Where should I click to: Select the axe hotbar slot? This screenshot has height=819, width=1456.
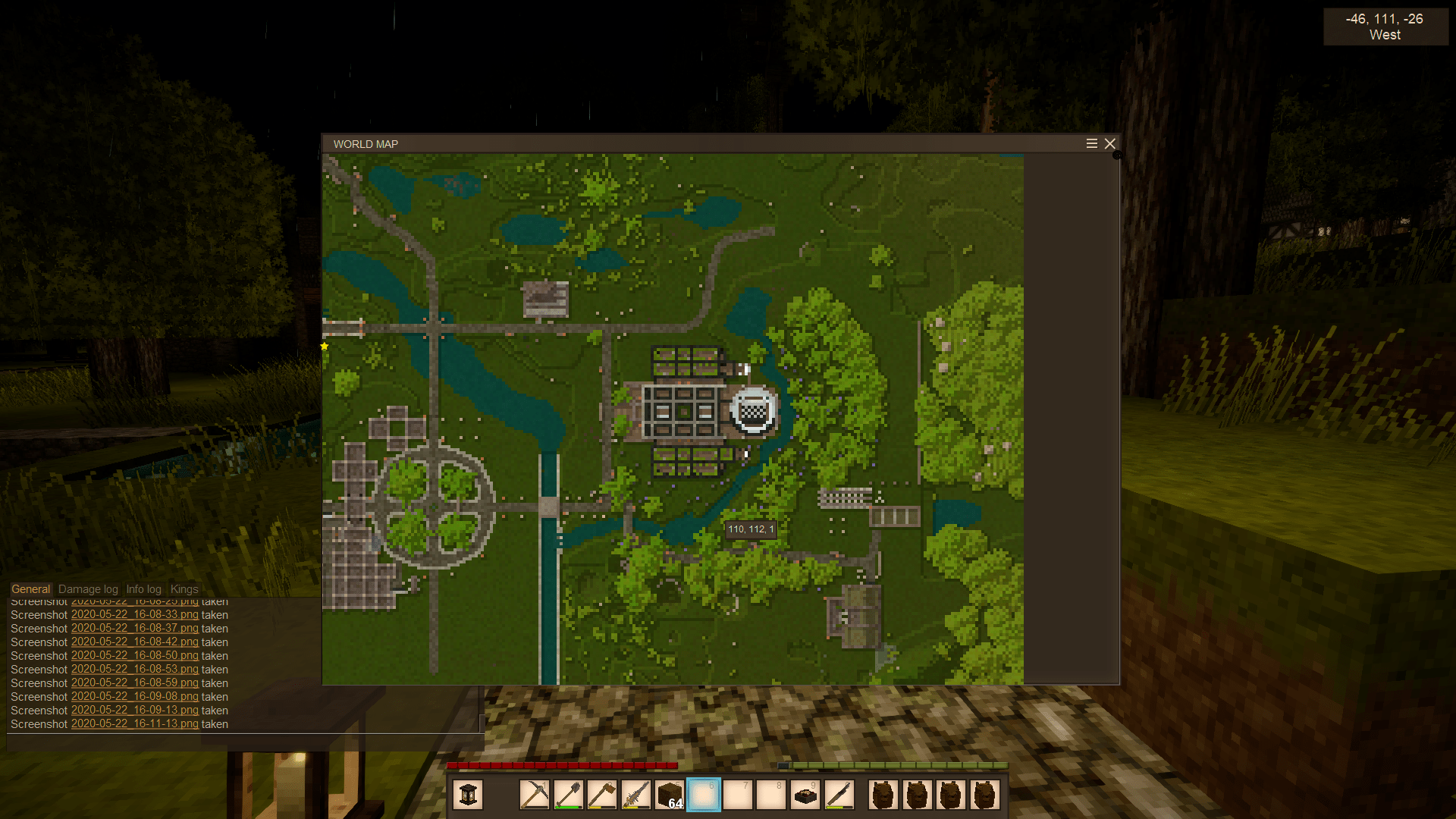[x=601, y=795]
